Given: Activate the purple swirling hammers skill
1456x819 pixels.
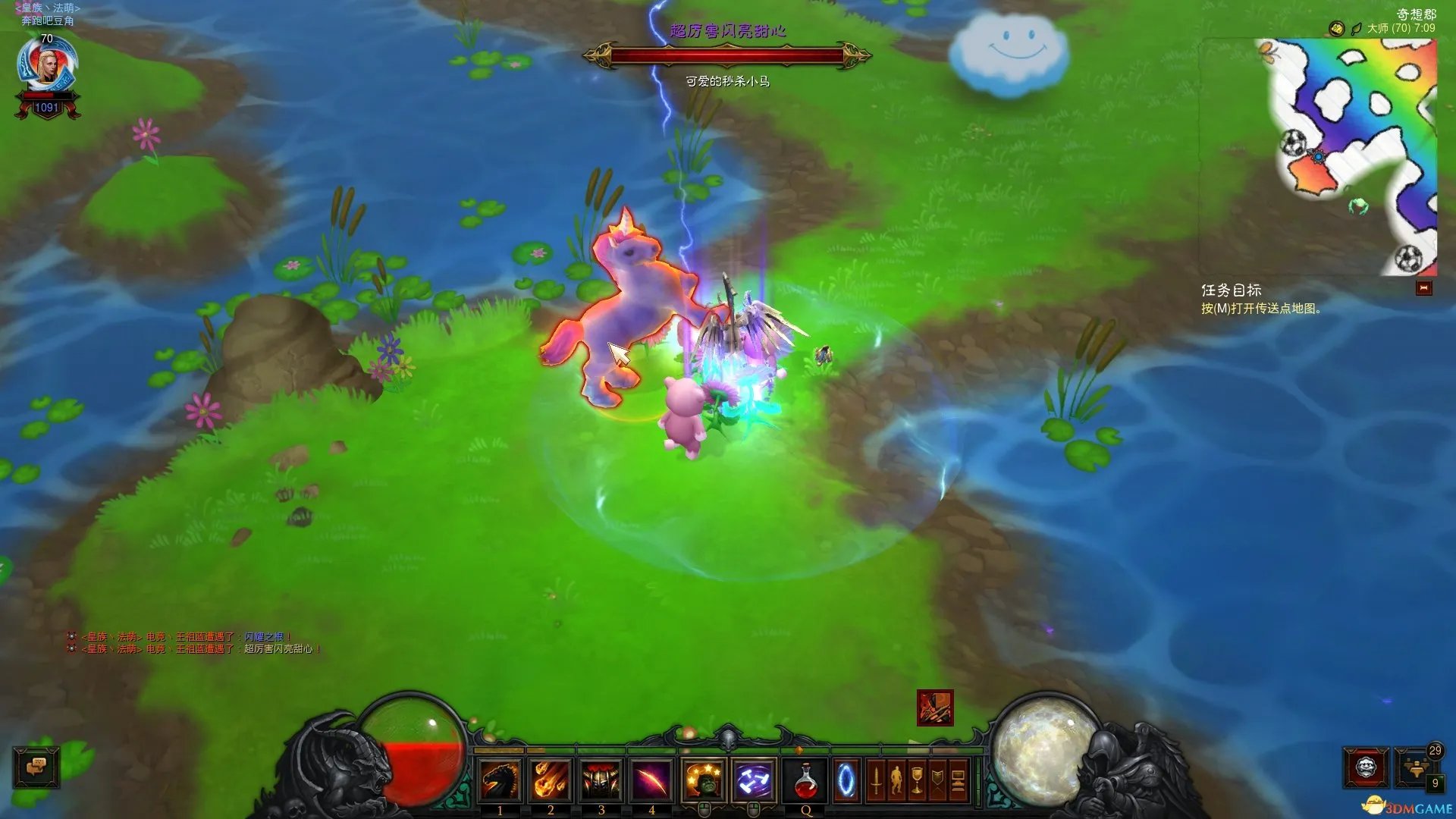Looking at the screenshot, I should coord(754,780).
